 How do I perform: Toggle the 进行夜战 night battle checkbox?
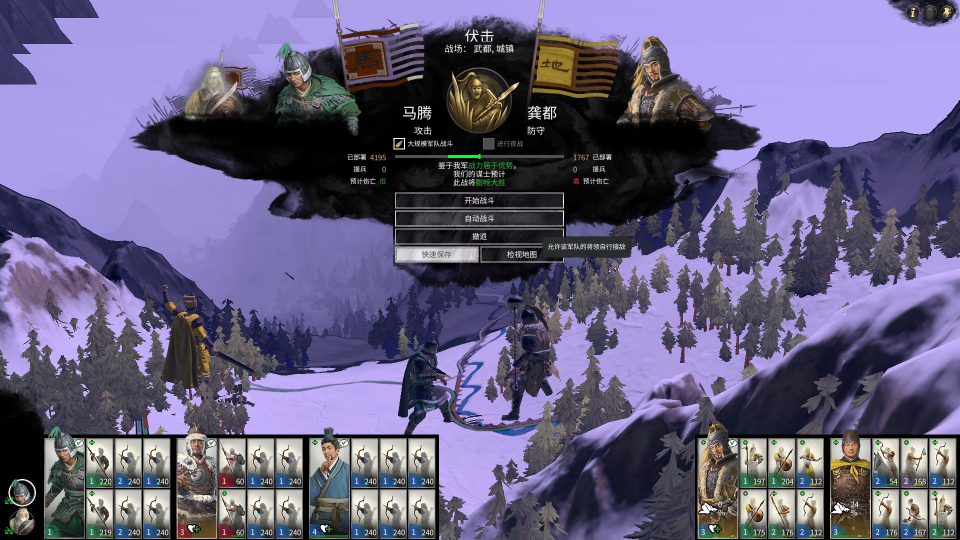(489, 144)
